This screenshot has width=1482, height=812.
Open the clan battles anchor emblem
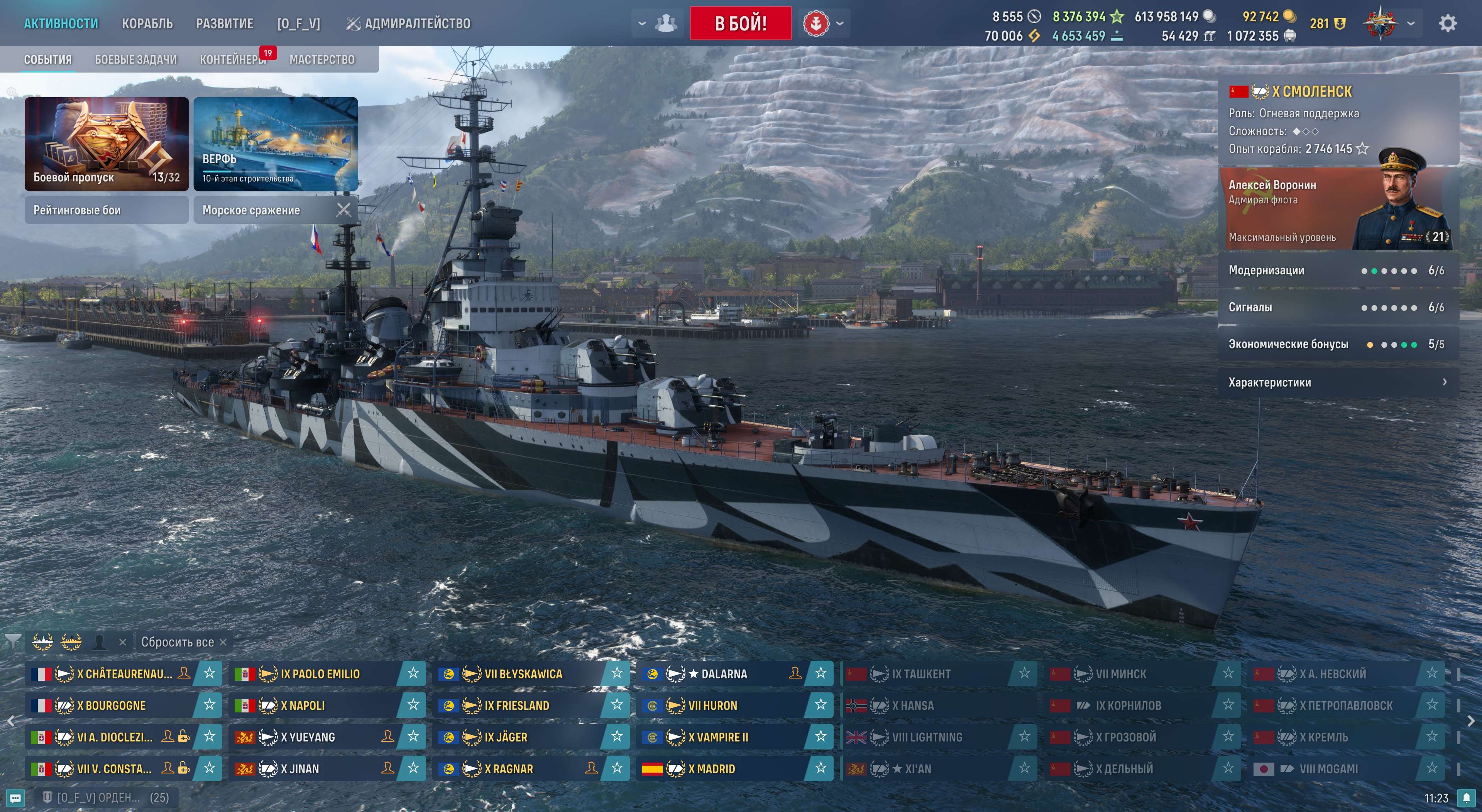816,24
